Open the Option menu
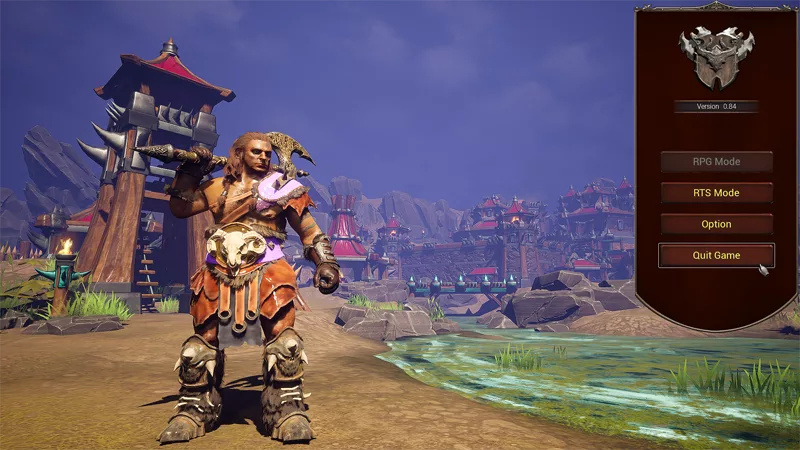Image resolution: width=800 pixels, height=450 pixels. pos(716,224)
